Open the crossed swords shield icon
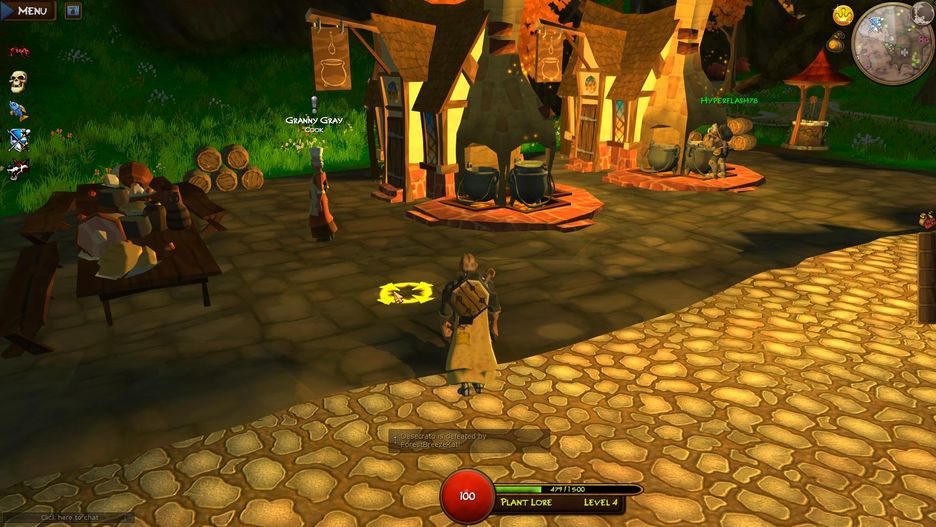 click(x=18, y=139)
